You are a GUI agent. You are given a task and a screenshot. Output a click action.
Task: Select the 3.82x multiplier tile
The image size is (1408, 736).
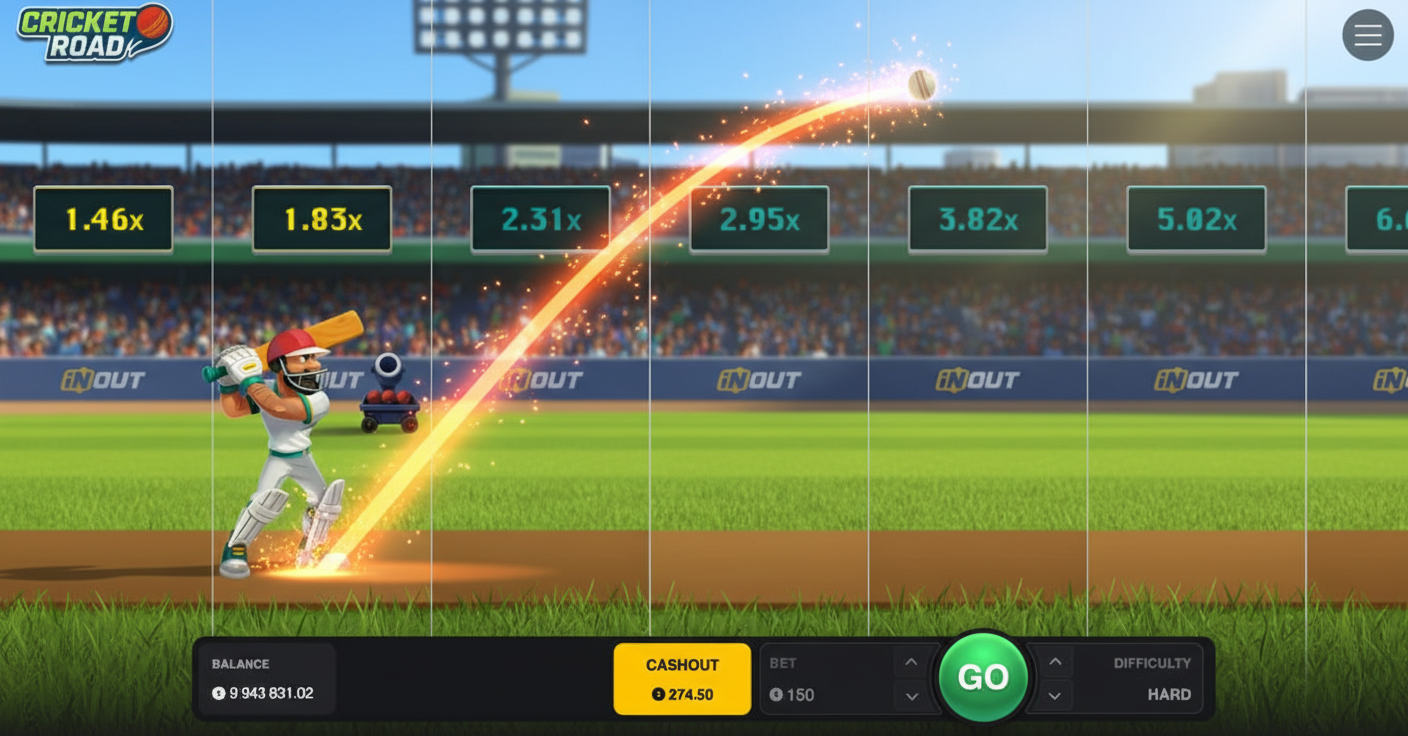coord(977,217)
